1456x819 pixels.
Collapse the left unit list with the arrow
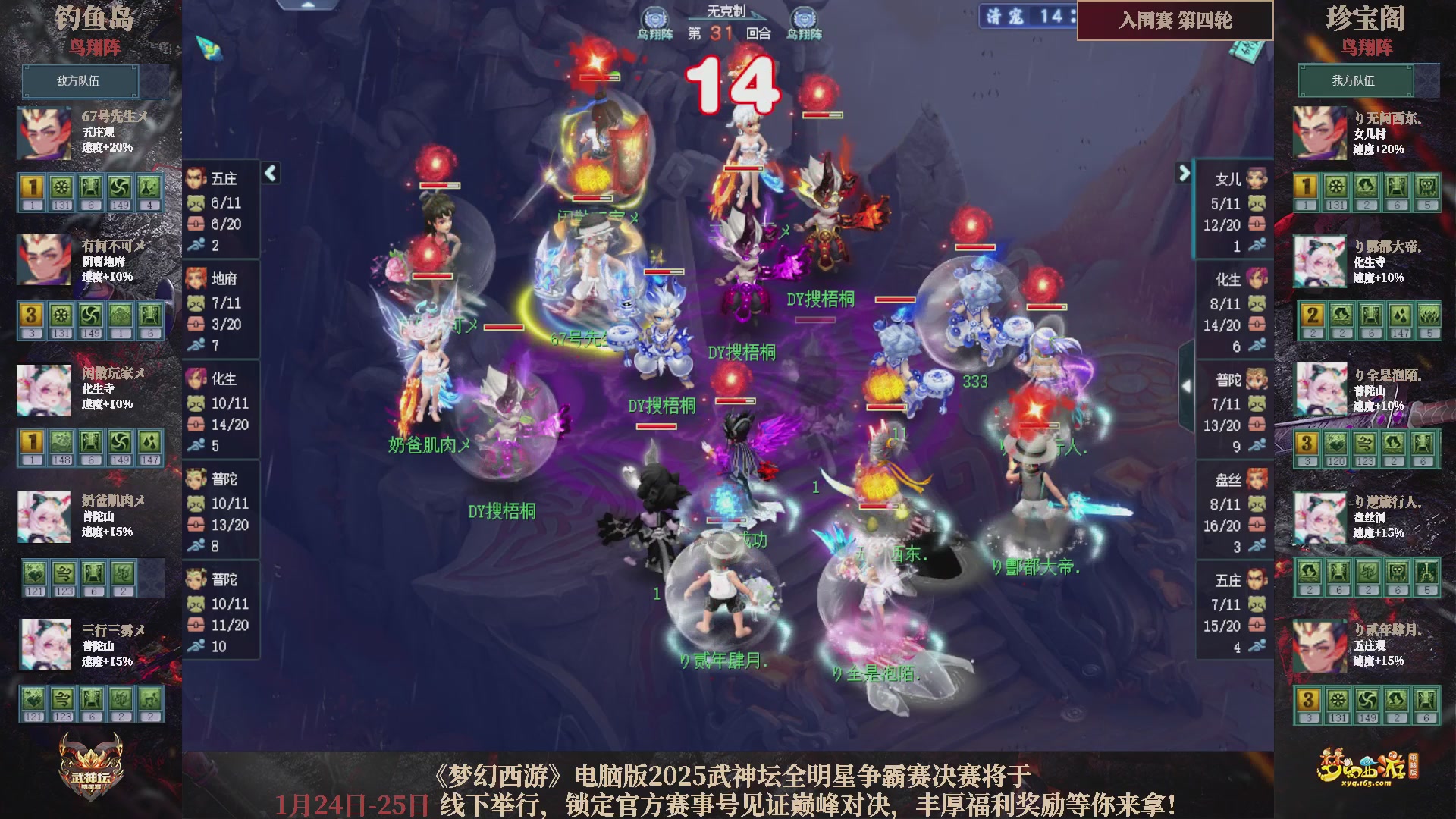269,173
